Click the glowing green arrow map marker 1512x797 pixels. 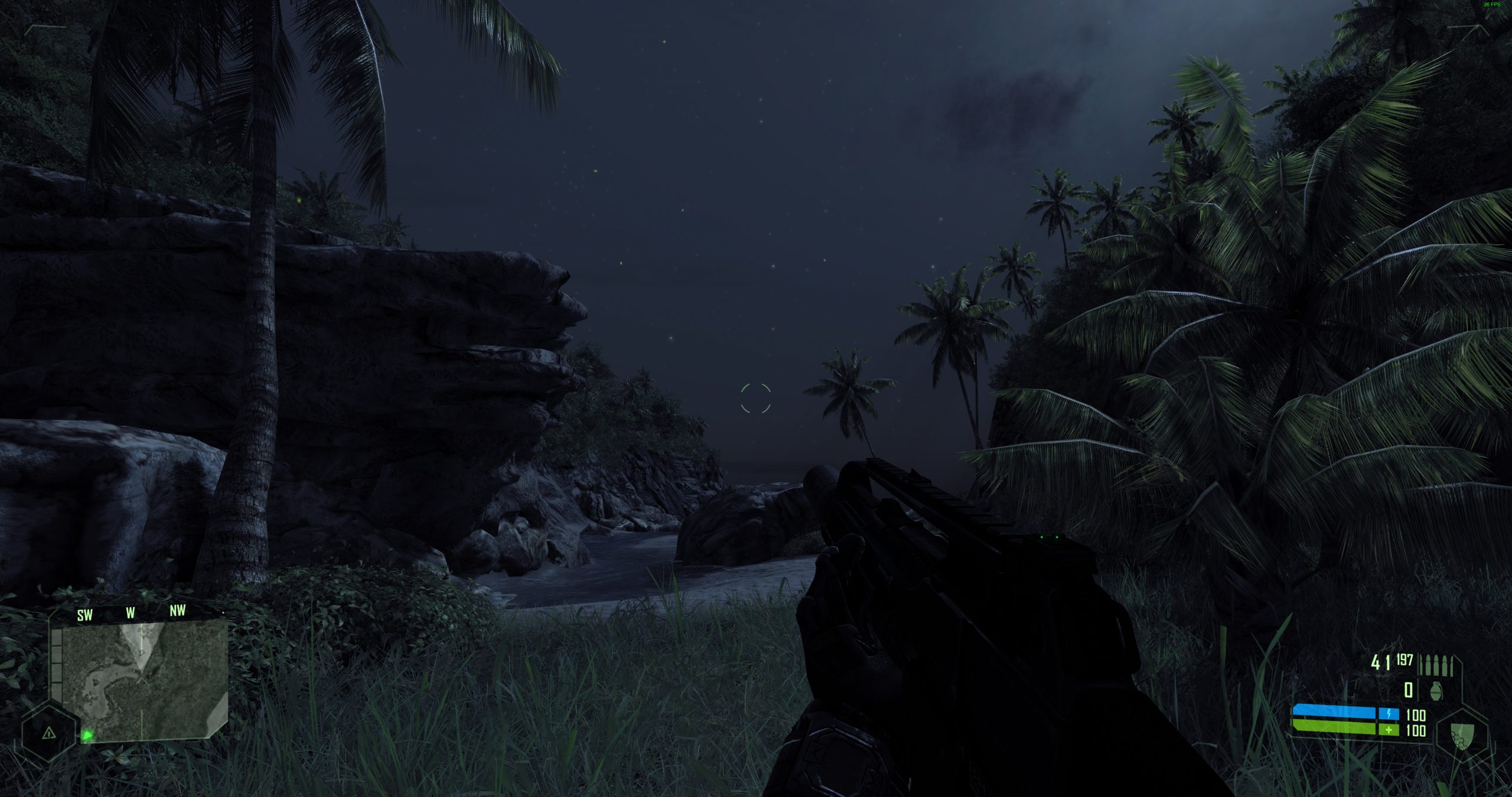click(x=88, y=735)
